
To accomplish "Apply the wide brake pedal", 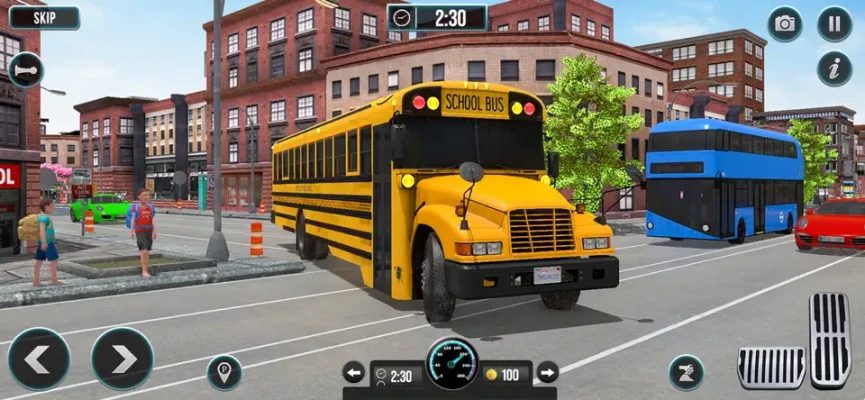I will click(x=770, y=367).
